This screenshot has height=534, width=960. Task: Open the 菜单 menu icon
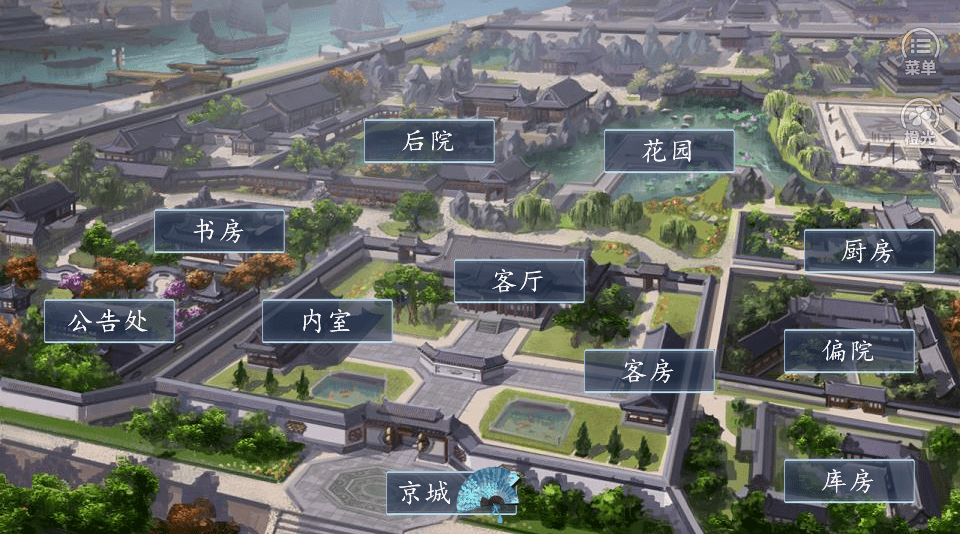(x=920, y=48)
